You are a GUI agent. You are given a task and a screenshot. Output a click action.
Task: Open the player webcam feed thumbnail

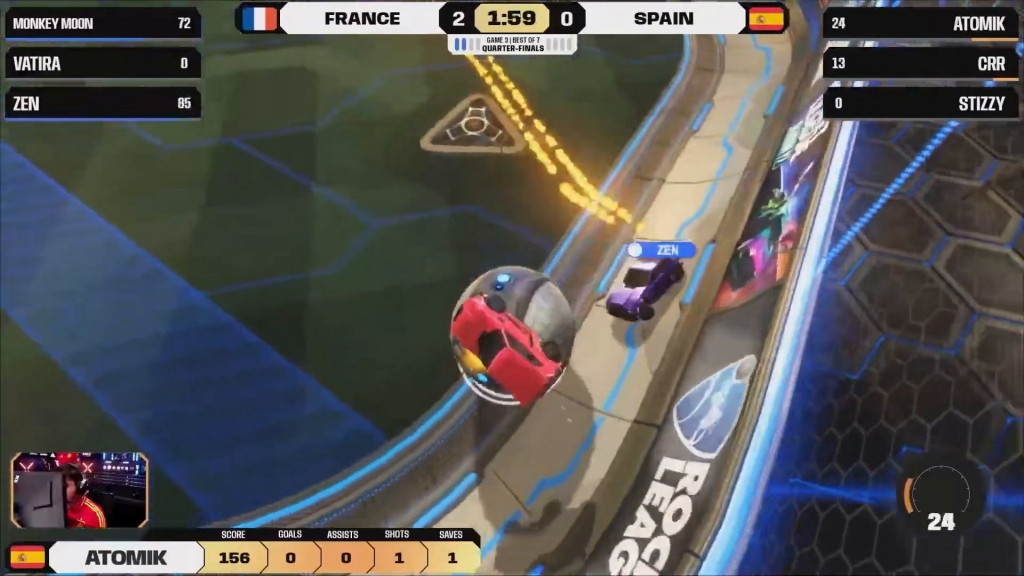click(80, 490)
